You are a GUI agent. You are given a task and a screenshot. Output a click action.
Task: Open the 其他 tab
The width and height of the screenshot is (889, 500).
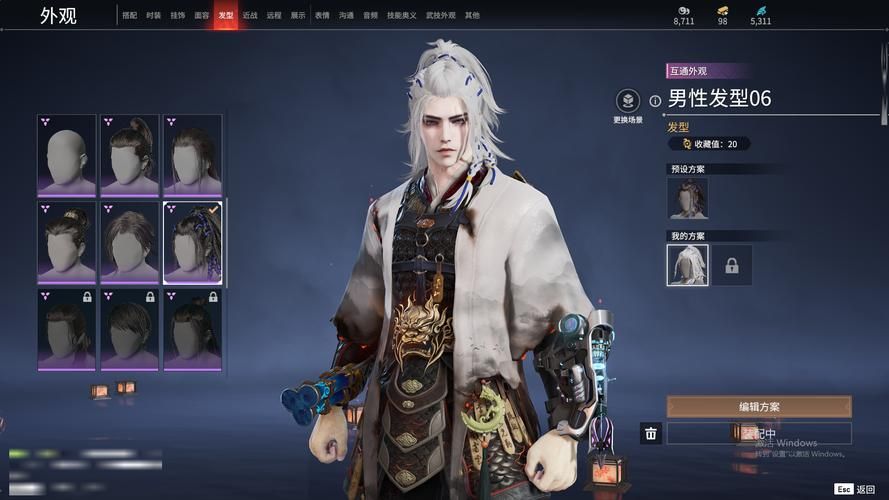coord(472,16)
